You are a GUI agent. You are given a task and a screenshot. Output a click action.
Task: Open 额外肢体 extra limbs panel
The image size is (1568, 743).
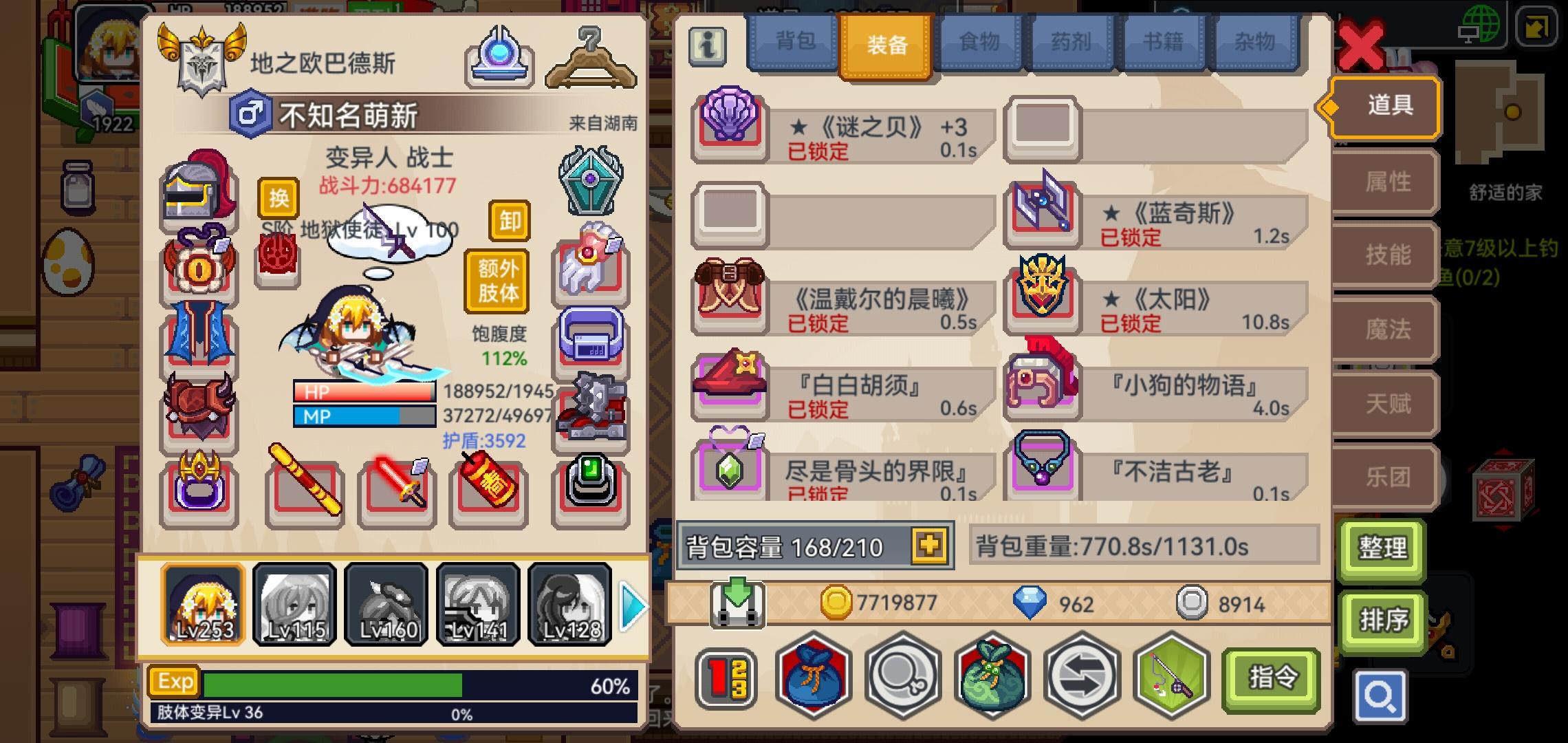[x=497, y=279]
